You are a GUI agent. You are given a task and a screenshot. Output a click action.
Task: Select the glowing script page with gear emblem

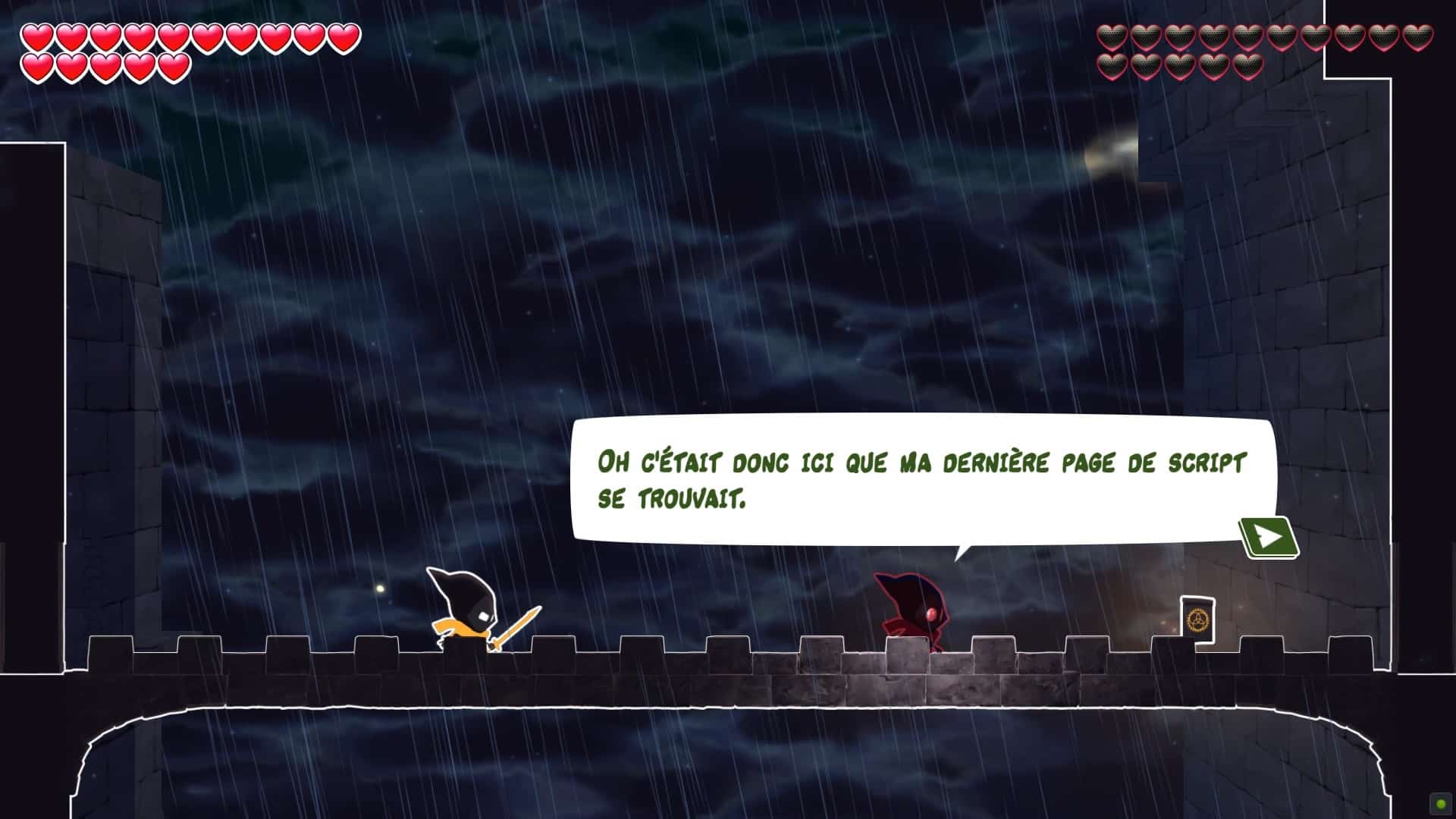[x=1197, y=619]
